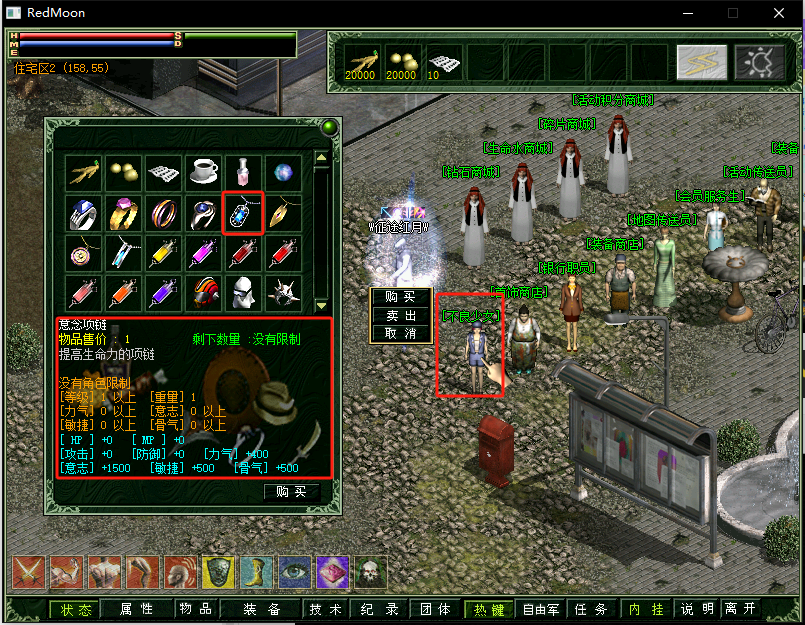Select 取消 in the NPC popup menu
This screenshot has width=805, height=625.
(x=400, y=333)
